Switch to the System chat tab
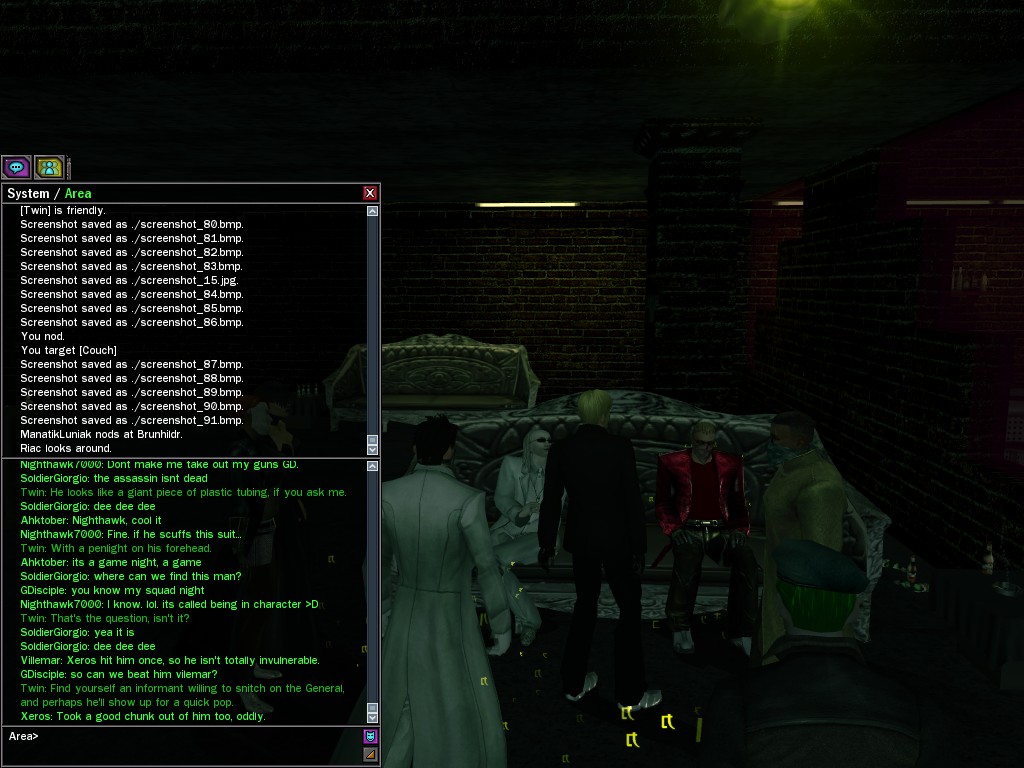1024x768 pixels. [28, 193]
